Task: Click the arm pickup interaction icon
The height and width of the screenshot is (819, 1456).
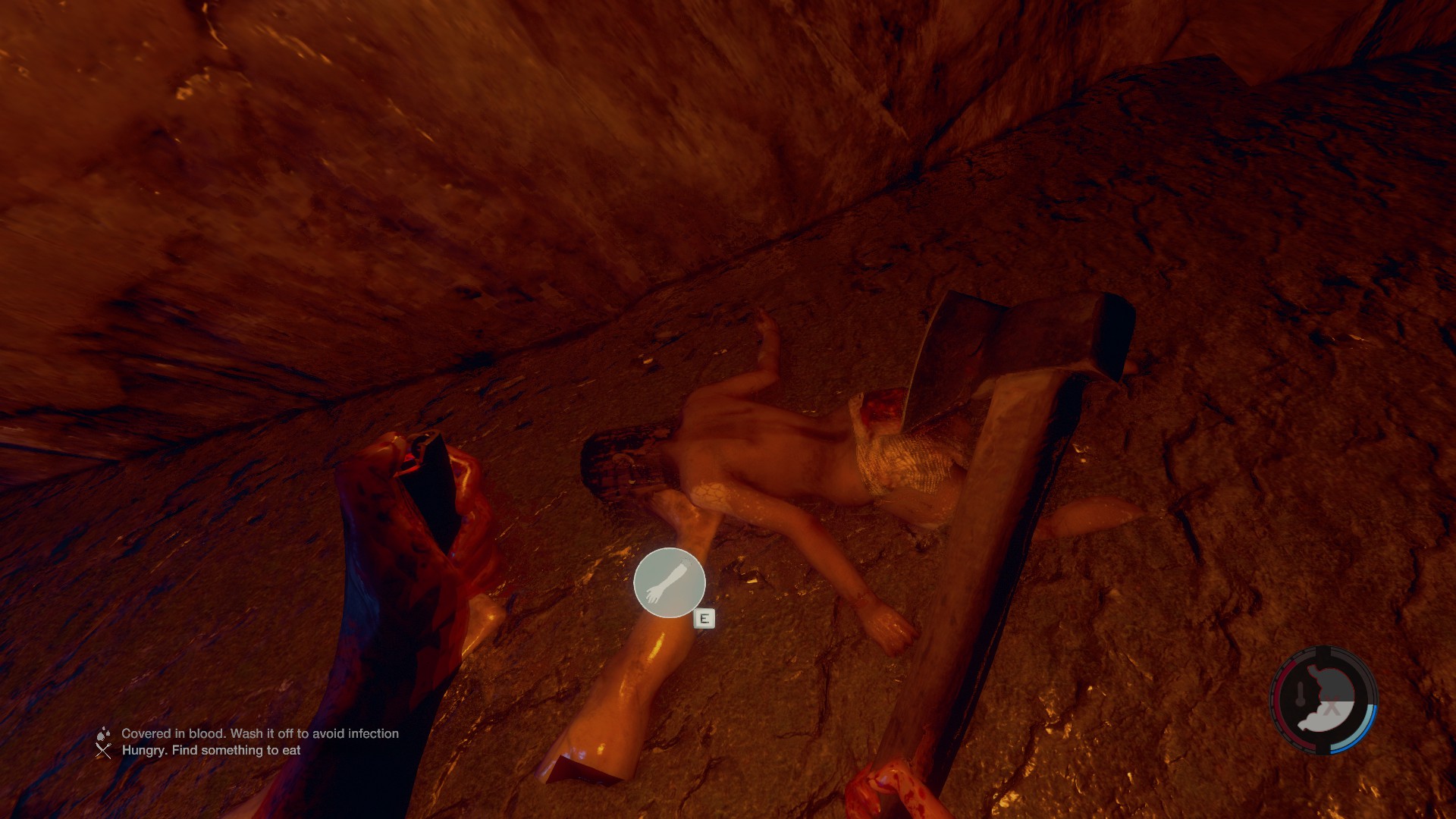Action: pos(669,582)
